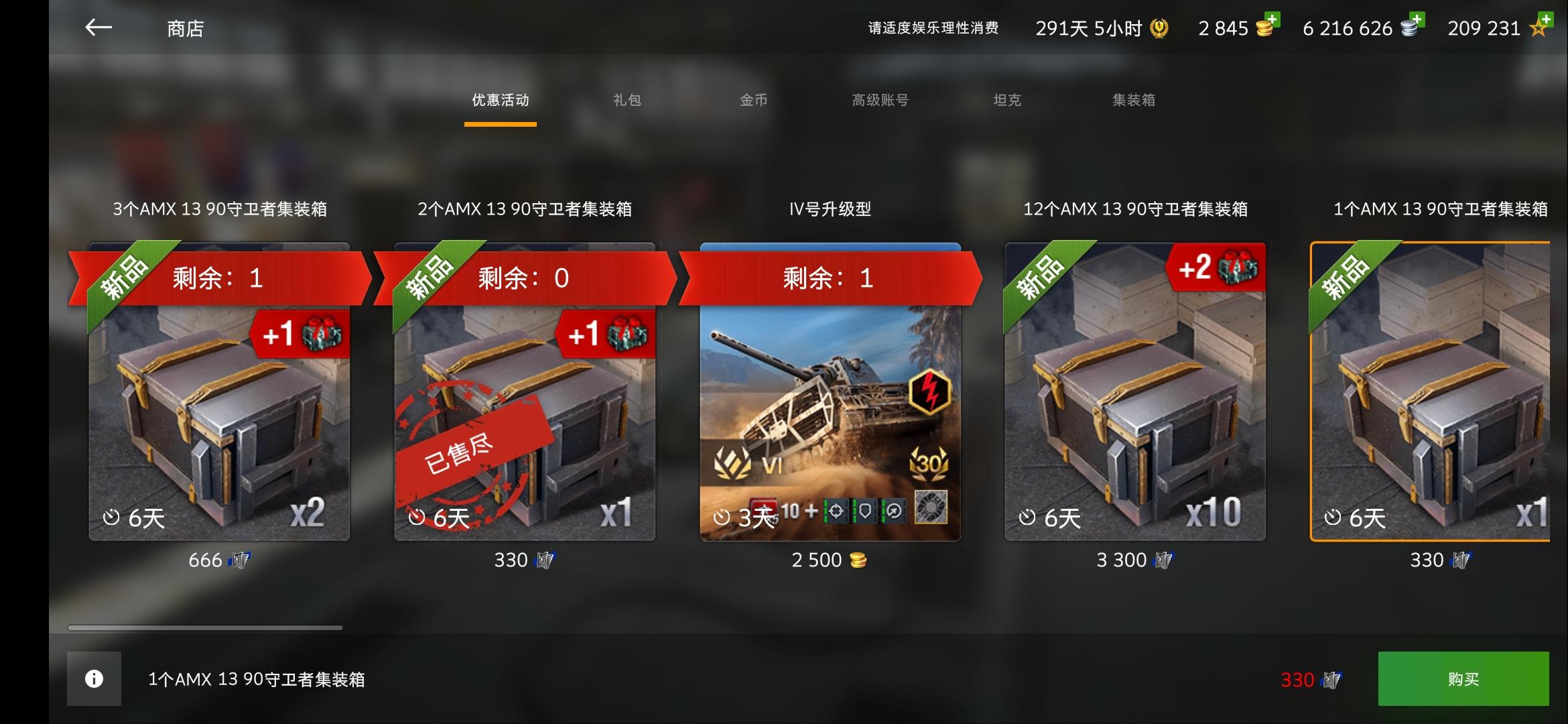Open the 坦克 category
Image resolution: width=1568 pixels, height=724 pixels.
pyautogui.click(x=1007, y=101)
